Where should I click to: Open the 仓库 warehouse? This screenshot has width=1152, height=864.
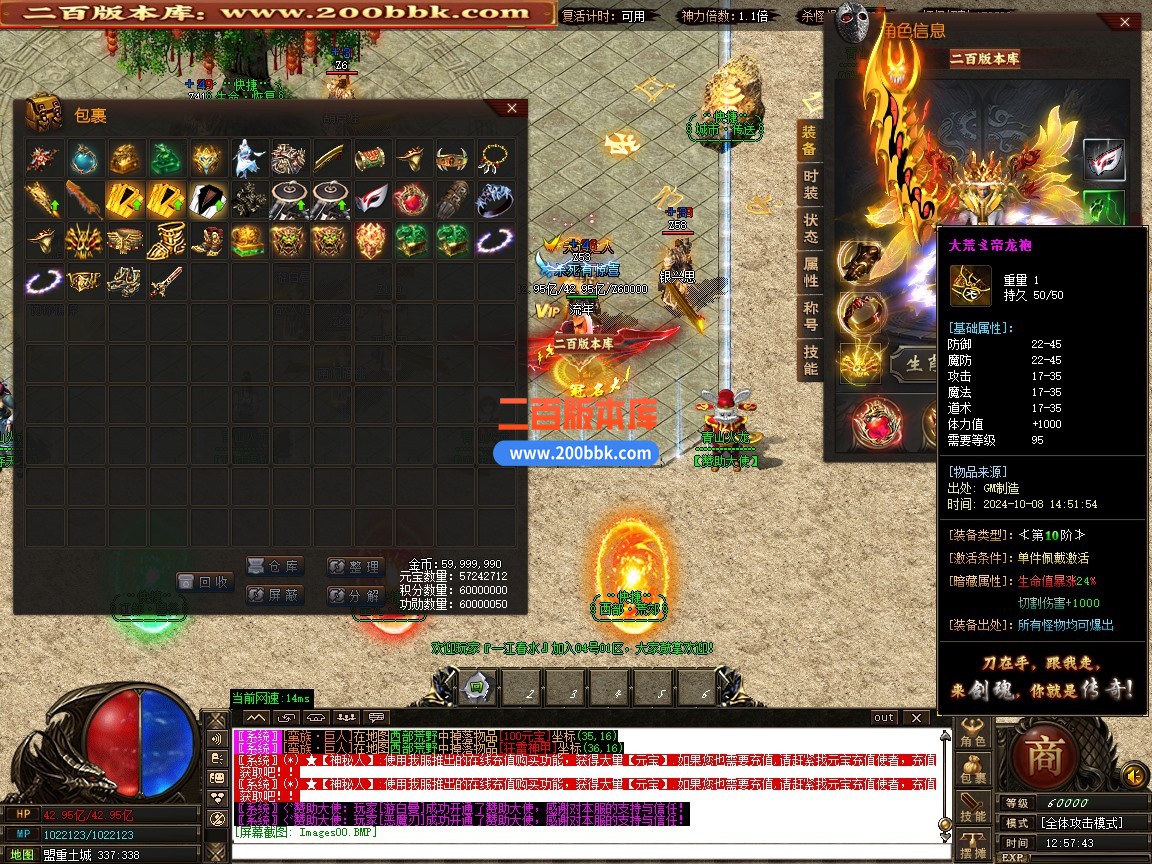click(274, 566)
